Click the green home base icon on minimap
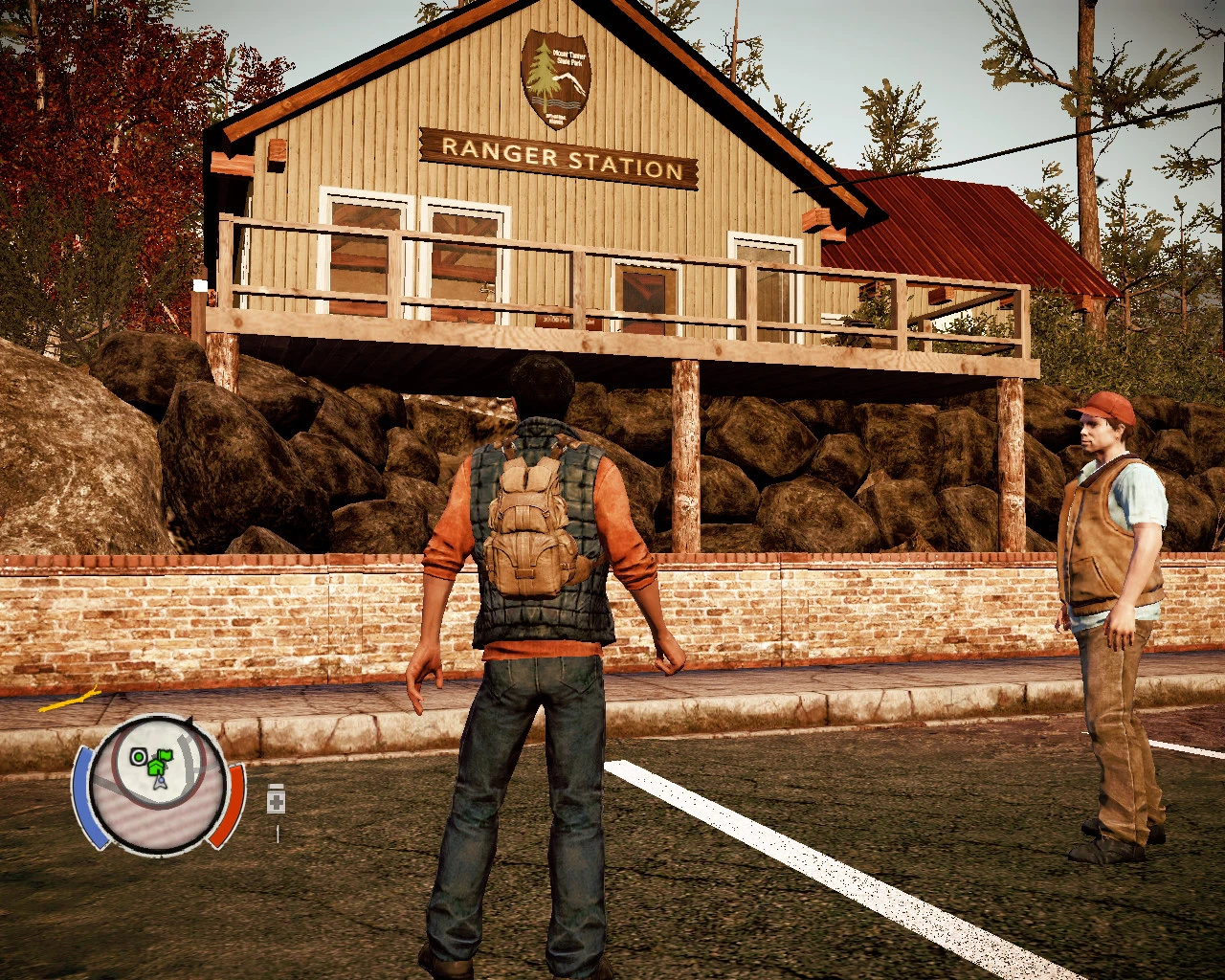The height and width of the screenshot is (980, 1225). point(156,768)
